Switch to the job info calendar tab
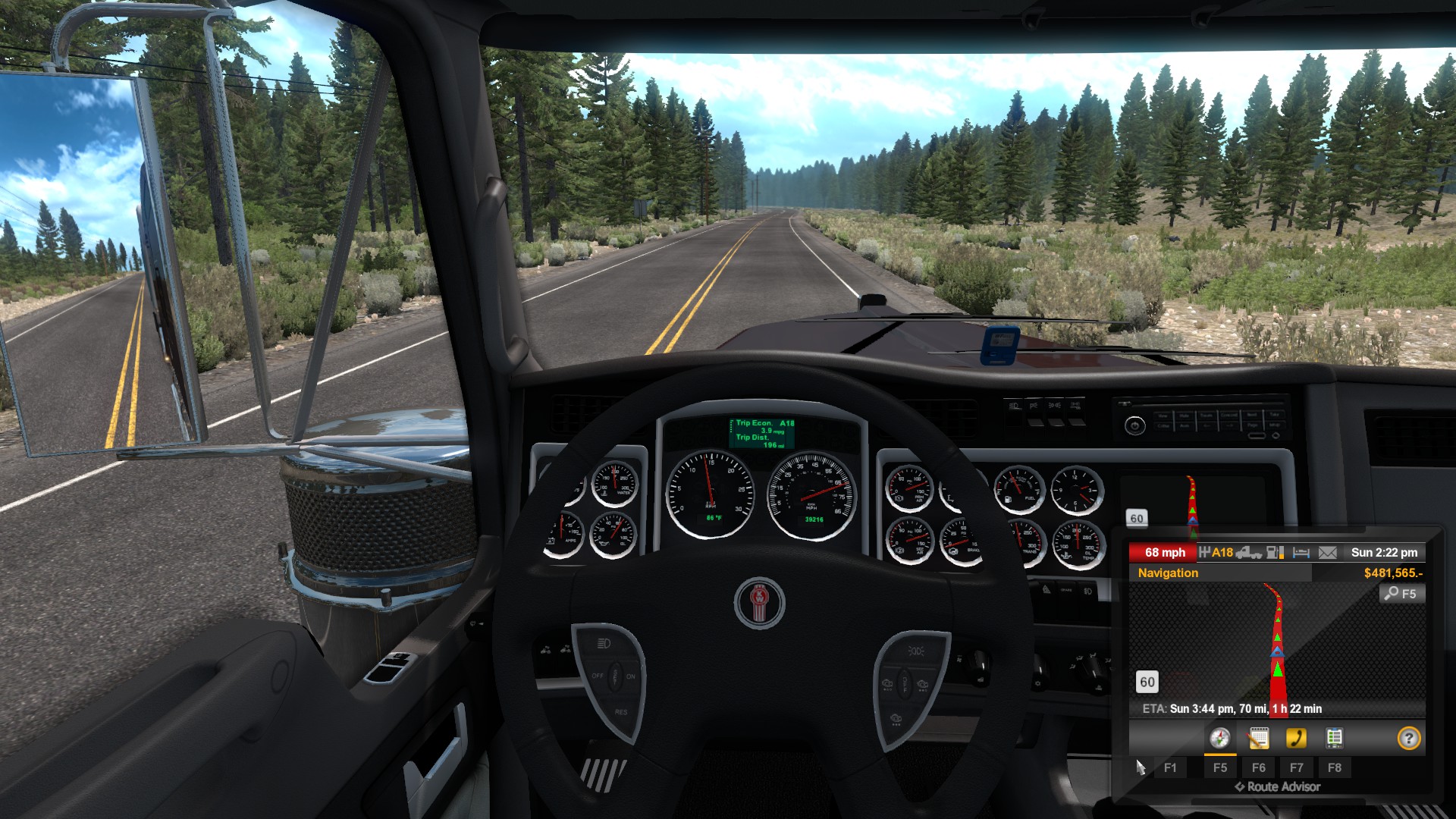Viewport: 1456px width, 819px height. click(1258, 738)
